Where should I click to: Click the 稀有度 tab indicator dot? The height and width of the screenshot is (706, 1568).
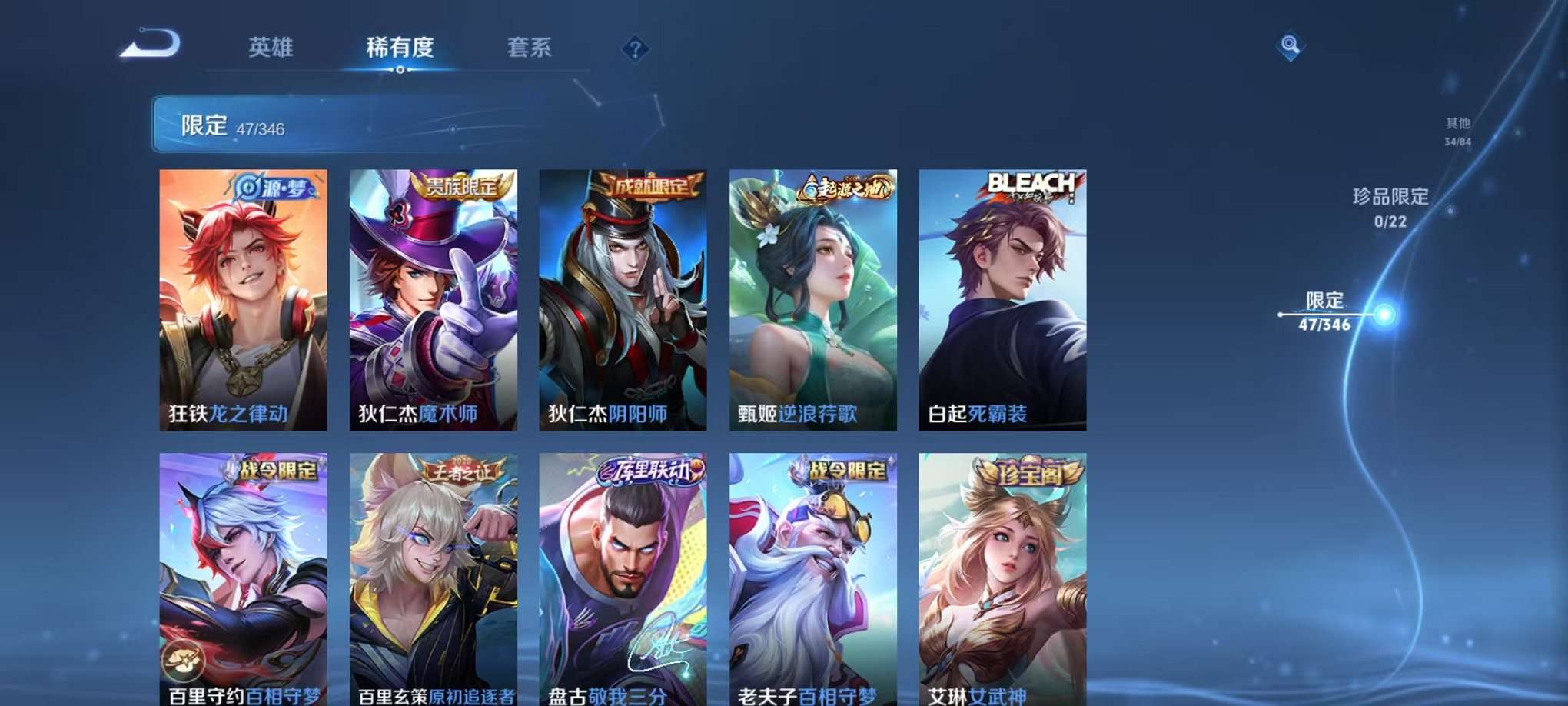click(400, 71)
